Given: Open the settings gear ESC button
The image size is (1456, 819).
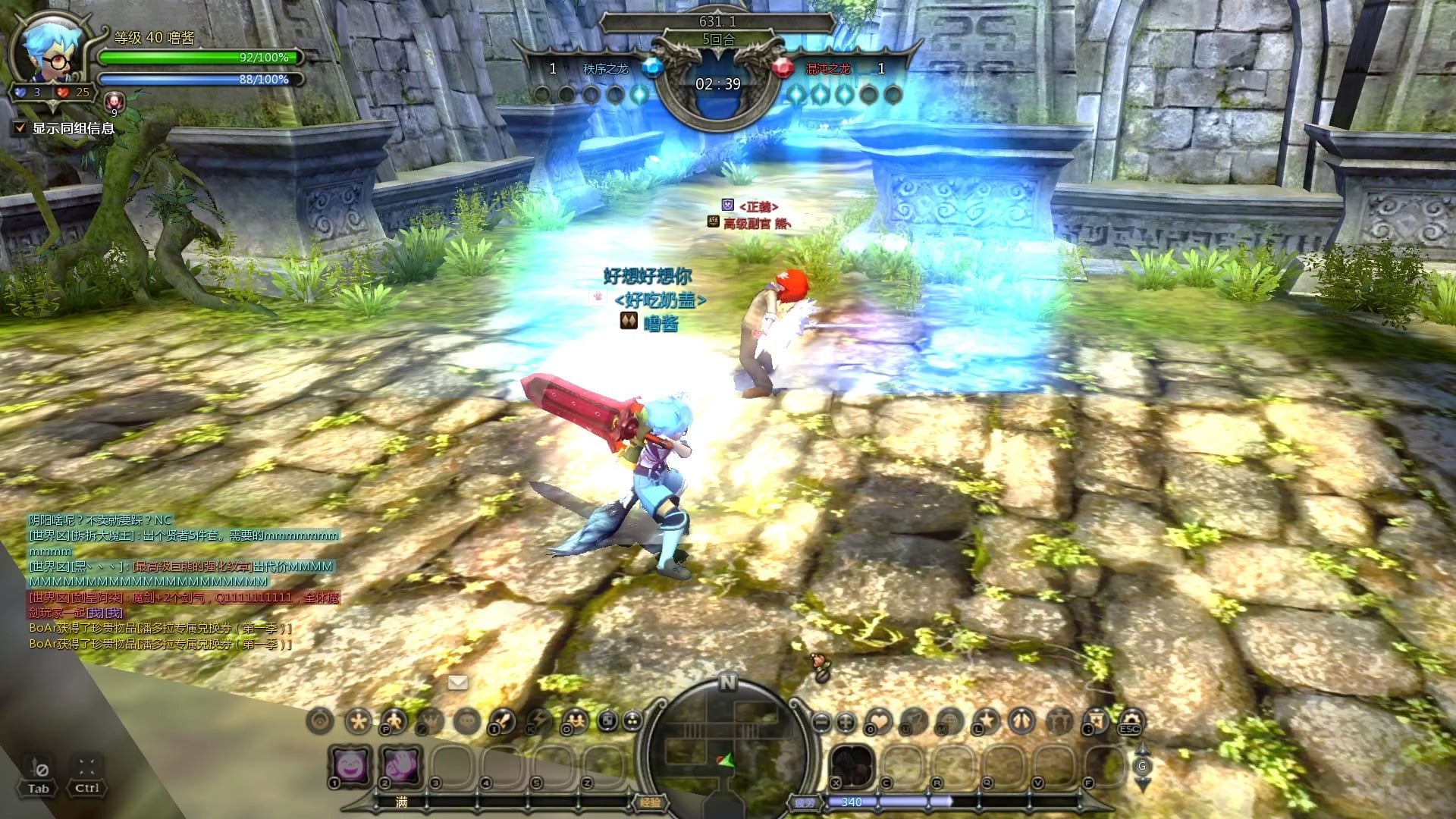Looking at the screenshot, I should coord(1131,720).
